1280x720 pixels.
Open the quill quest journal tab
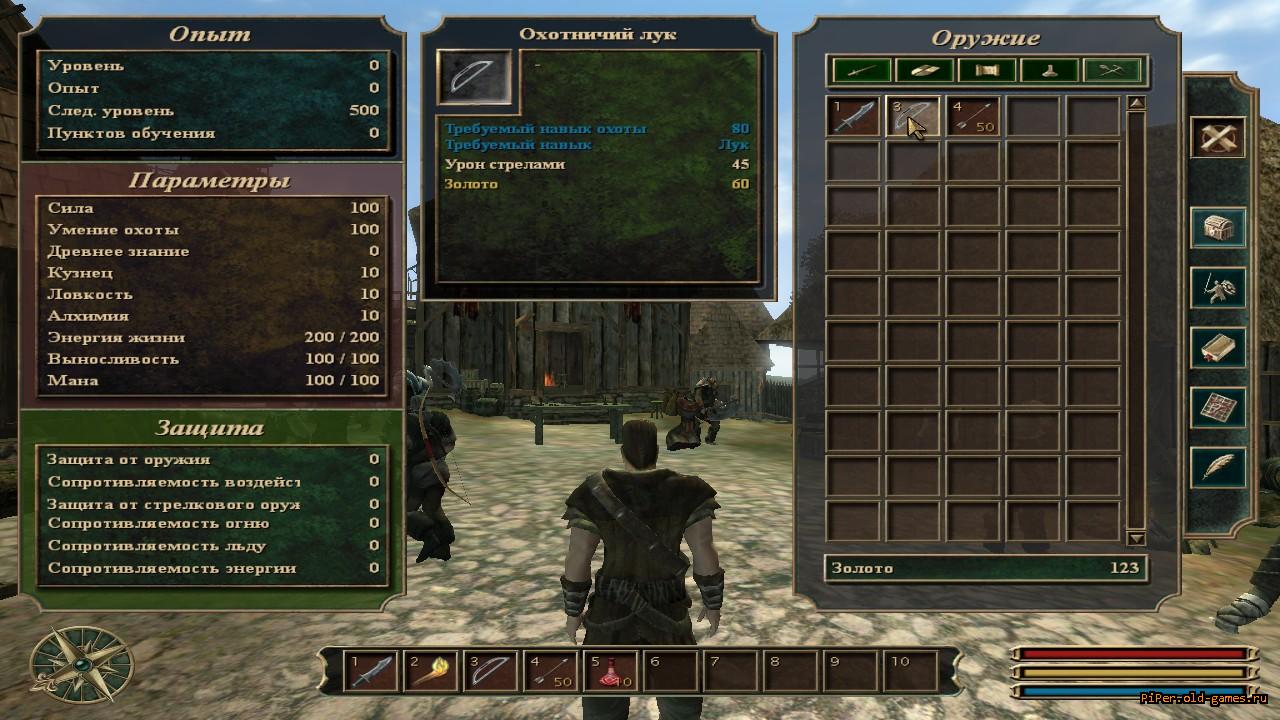click(1217, 468)
